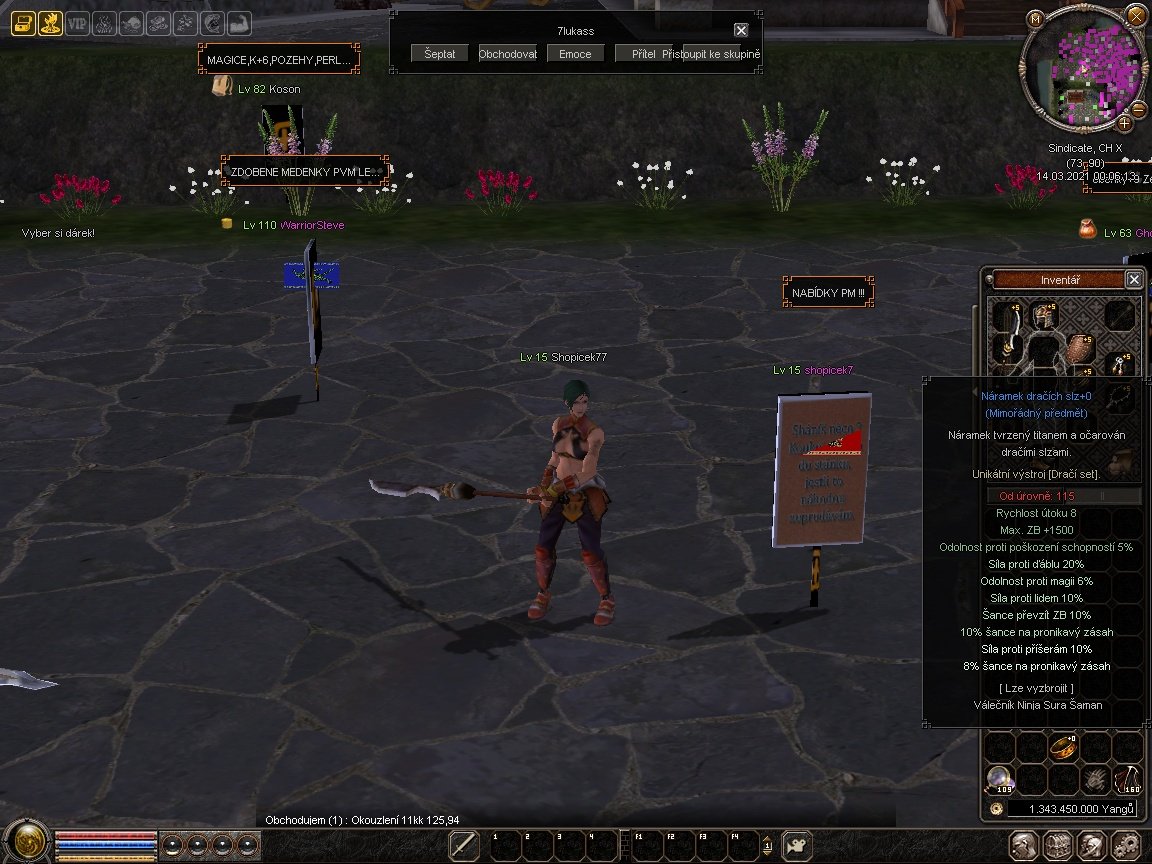
Task: Click the flexed arm buff icon
Action: 238,22
